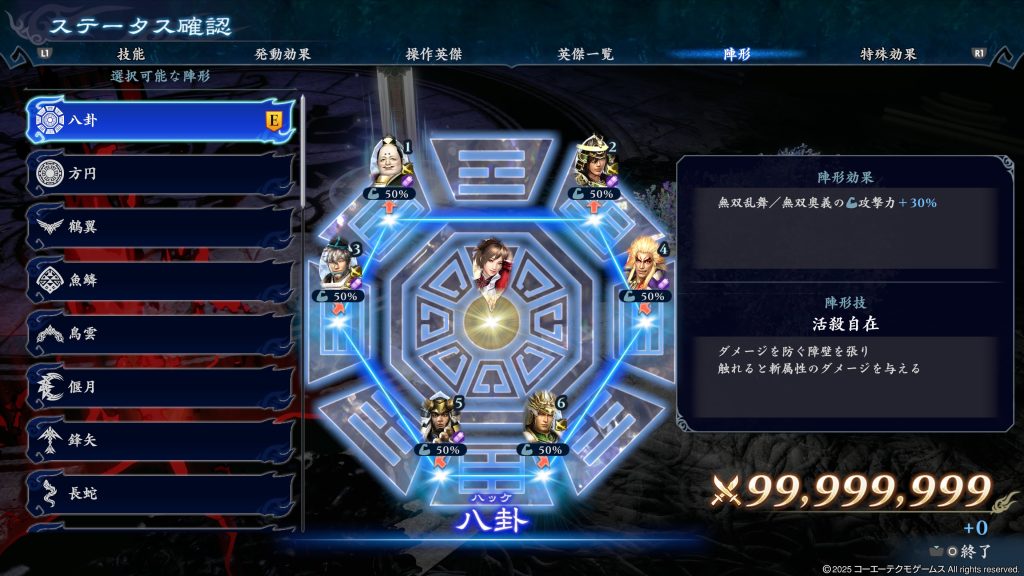Open the 発動効果 tab
1024x576 pixels.
(282, 54)
